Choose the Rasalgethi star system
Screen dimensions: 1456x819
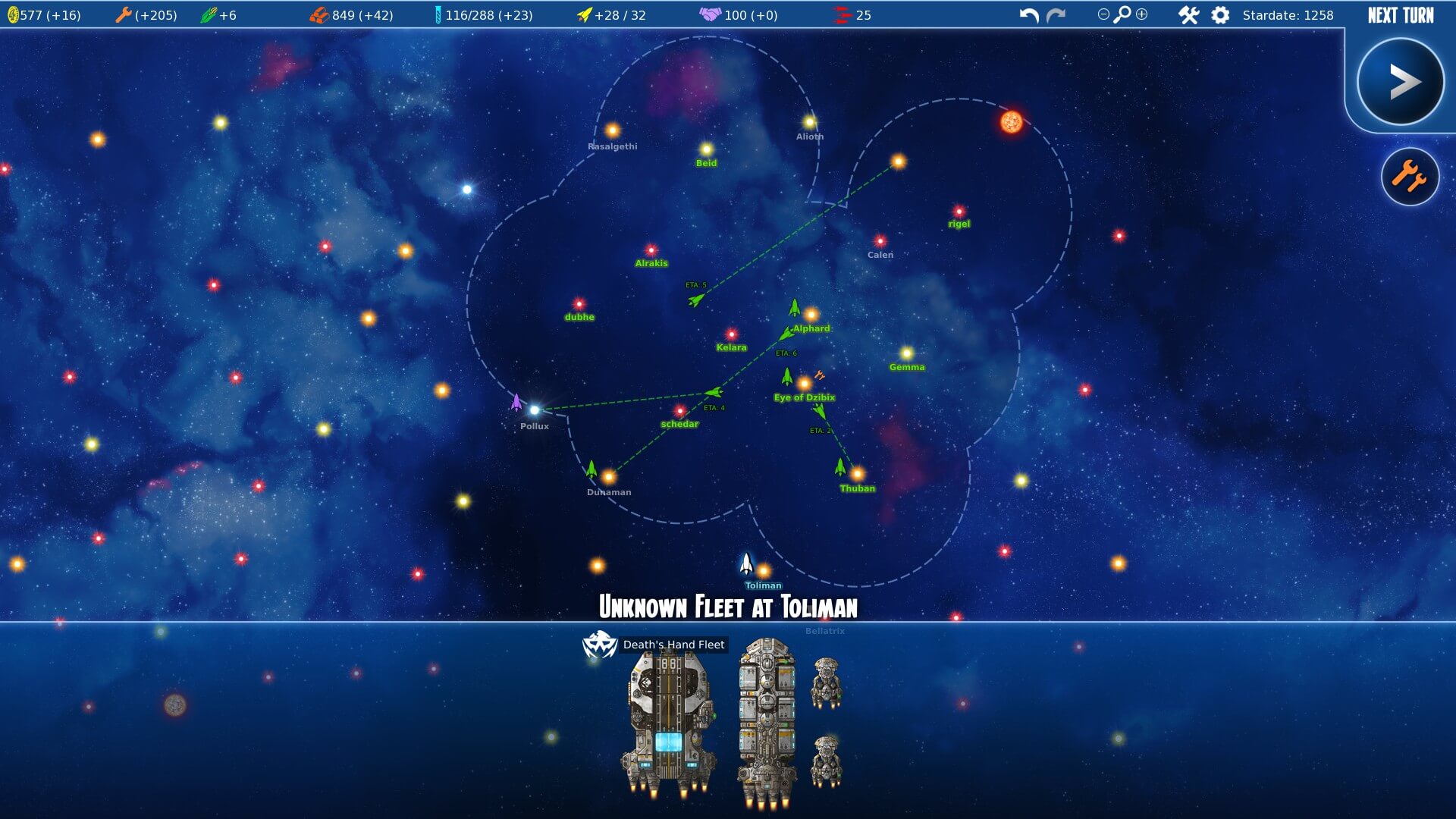click(613, 130)
